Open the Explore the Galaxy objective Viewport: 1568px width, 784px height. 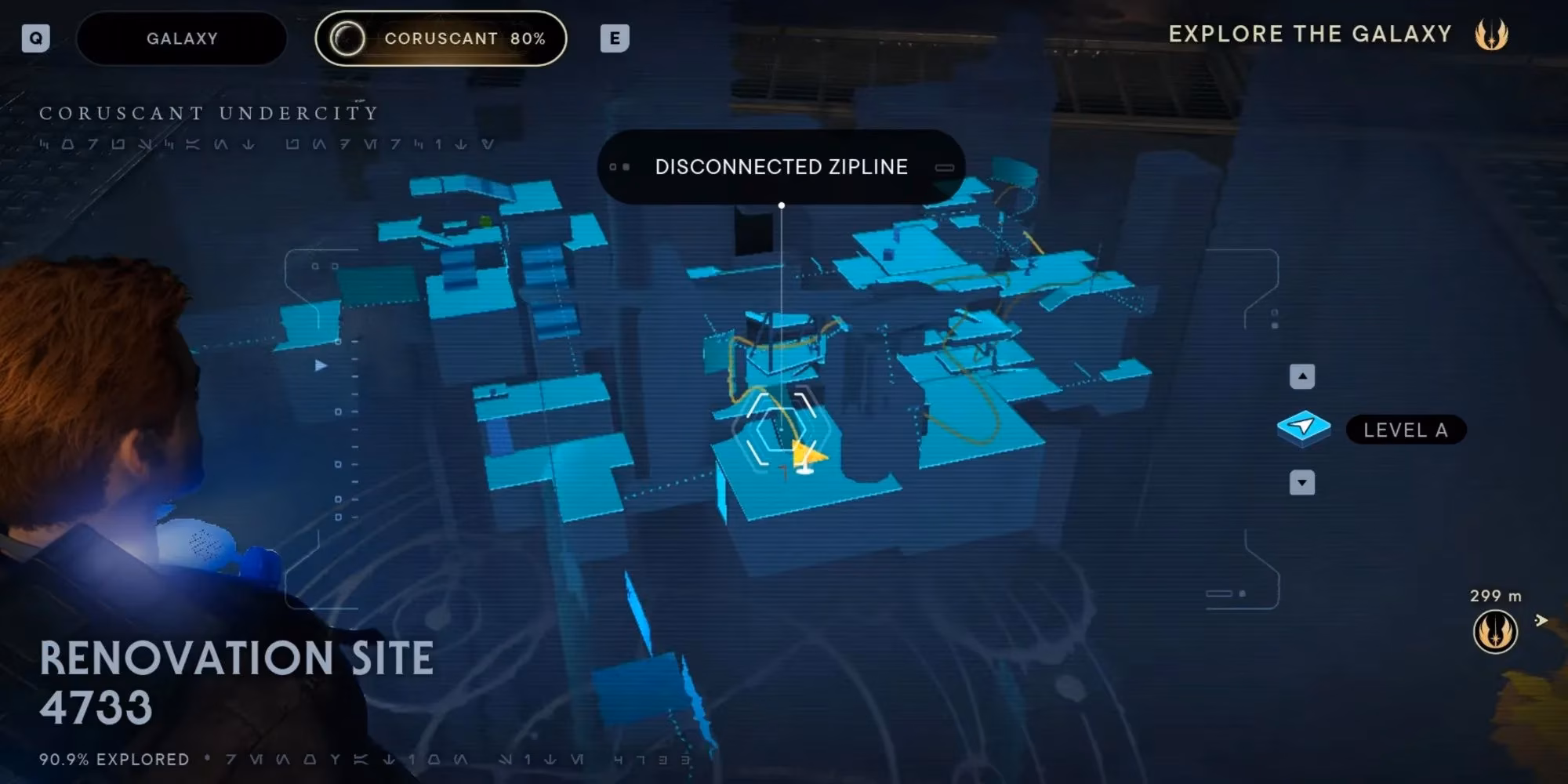[x=1310, y=34]
